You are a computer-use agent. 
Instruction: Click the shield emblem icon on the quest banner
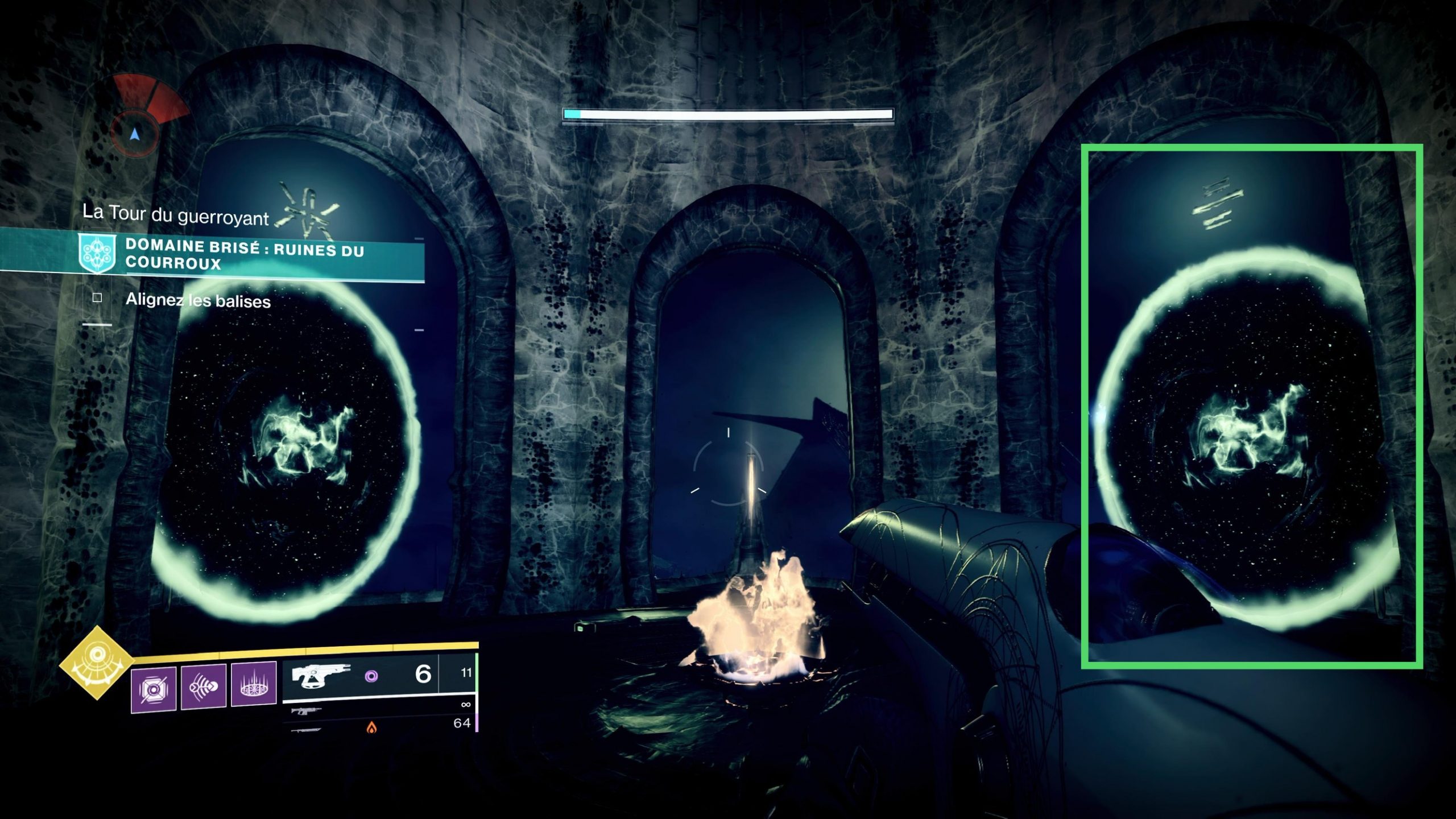click(x=97, y=253)
